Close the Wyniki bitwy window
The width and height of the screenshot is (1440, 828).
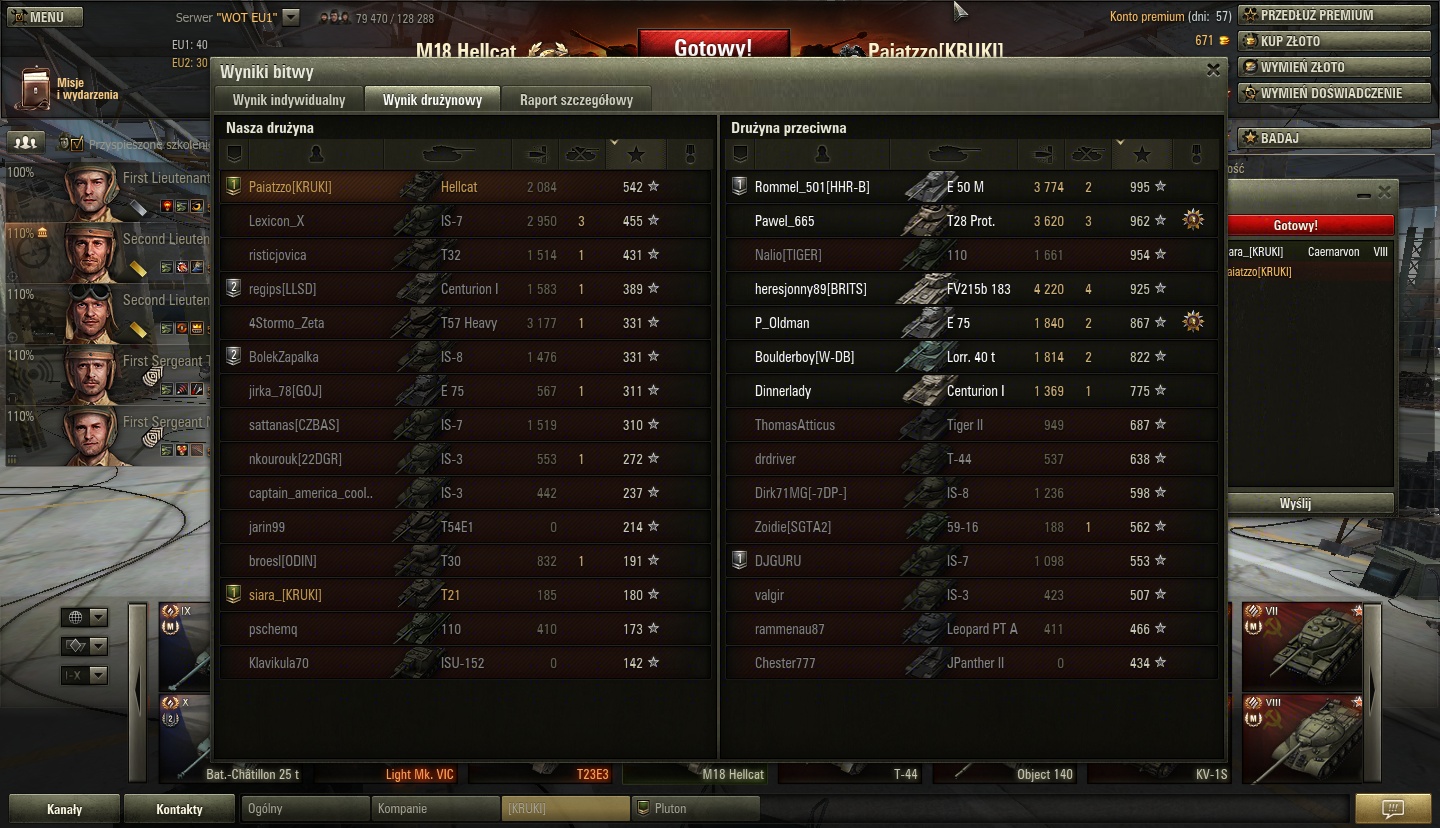tap(1213, 70)
